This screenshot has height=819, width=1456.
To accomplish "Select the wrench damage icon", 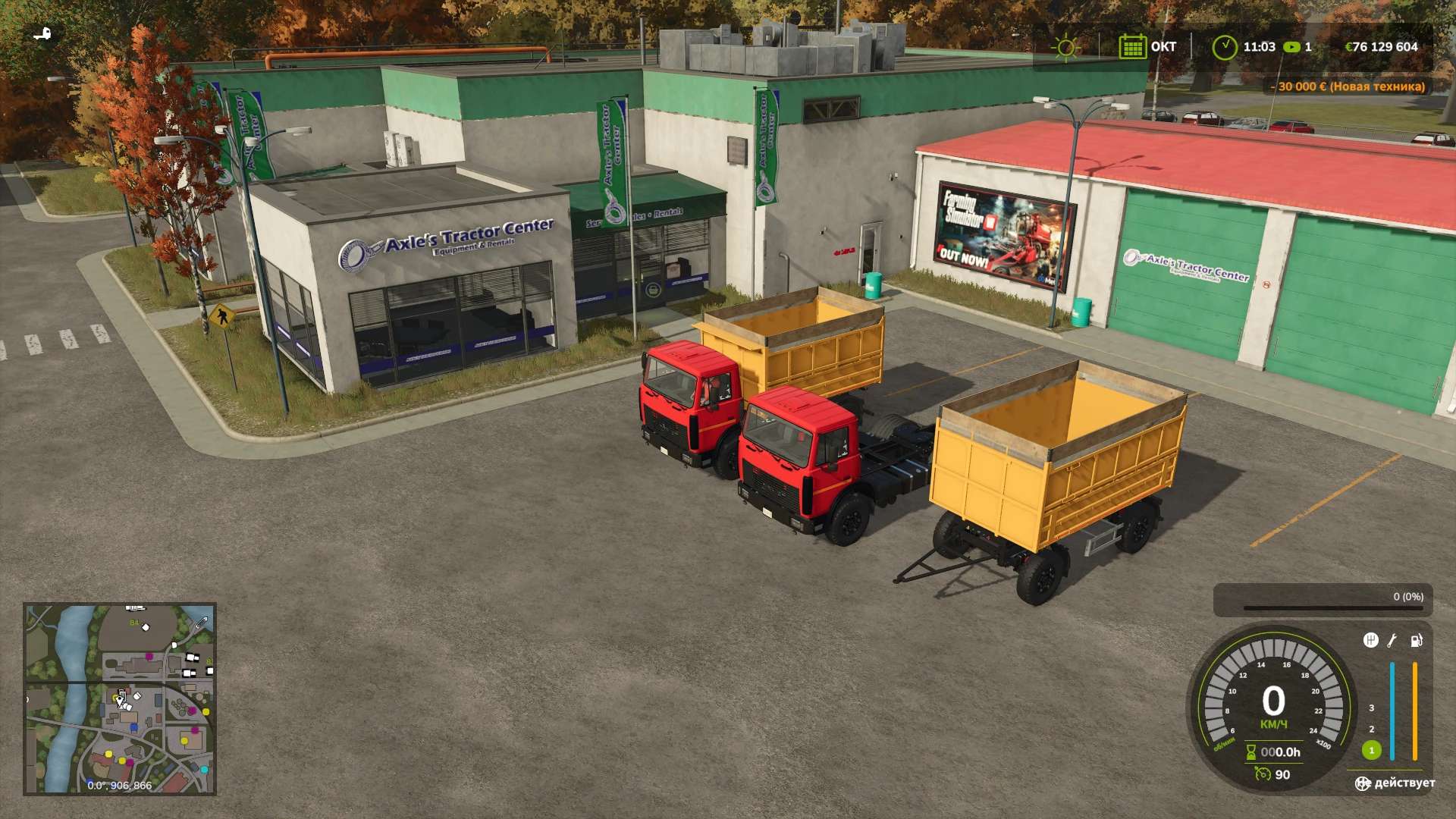I will 1392,641.
